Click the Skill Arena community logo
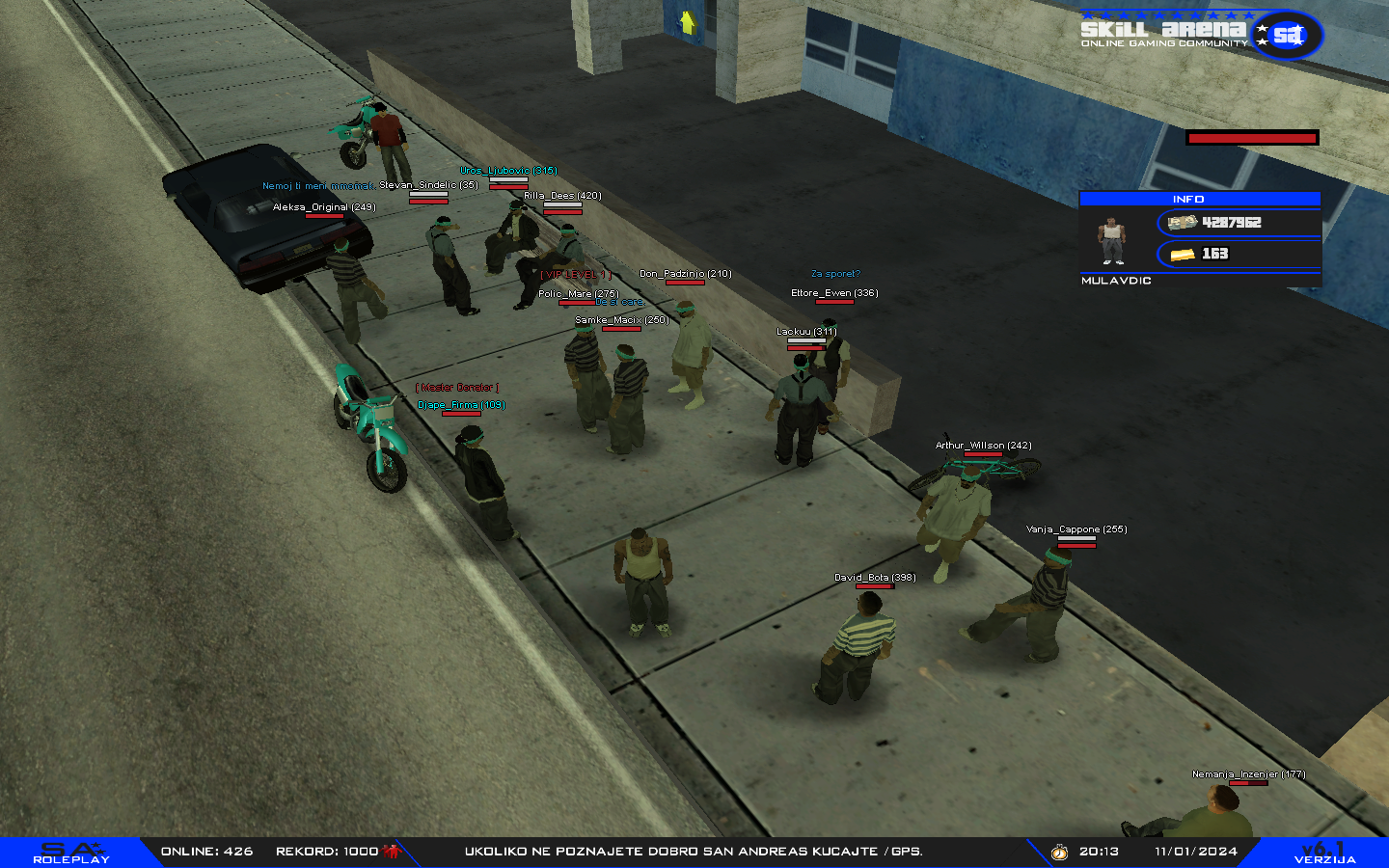The width and height of the screenshot is (1389, 868). point(1200,34)
